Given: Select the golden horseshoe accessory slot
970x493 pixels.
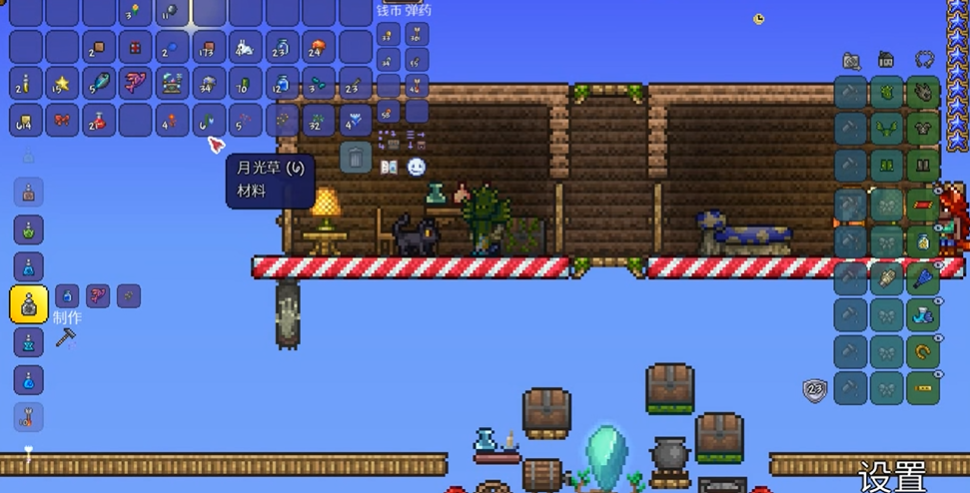Looking at the screenshot, I should 923,351.
